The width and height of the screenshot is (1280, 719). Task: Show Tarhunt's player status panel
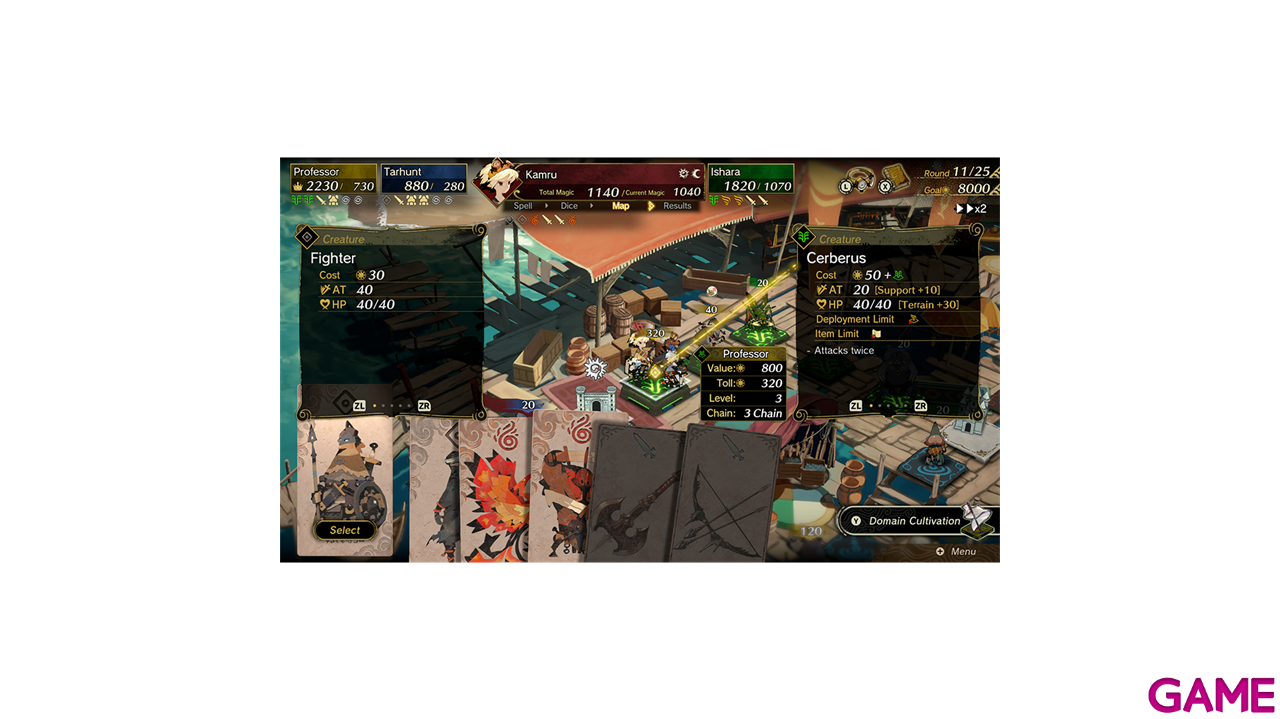(x=423, y=179)
